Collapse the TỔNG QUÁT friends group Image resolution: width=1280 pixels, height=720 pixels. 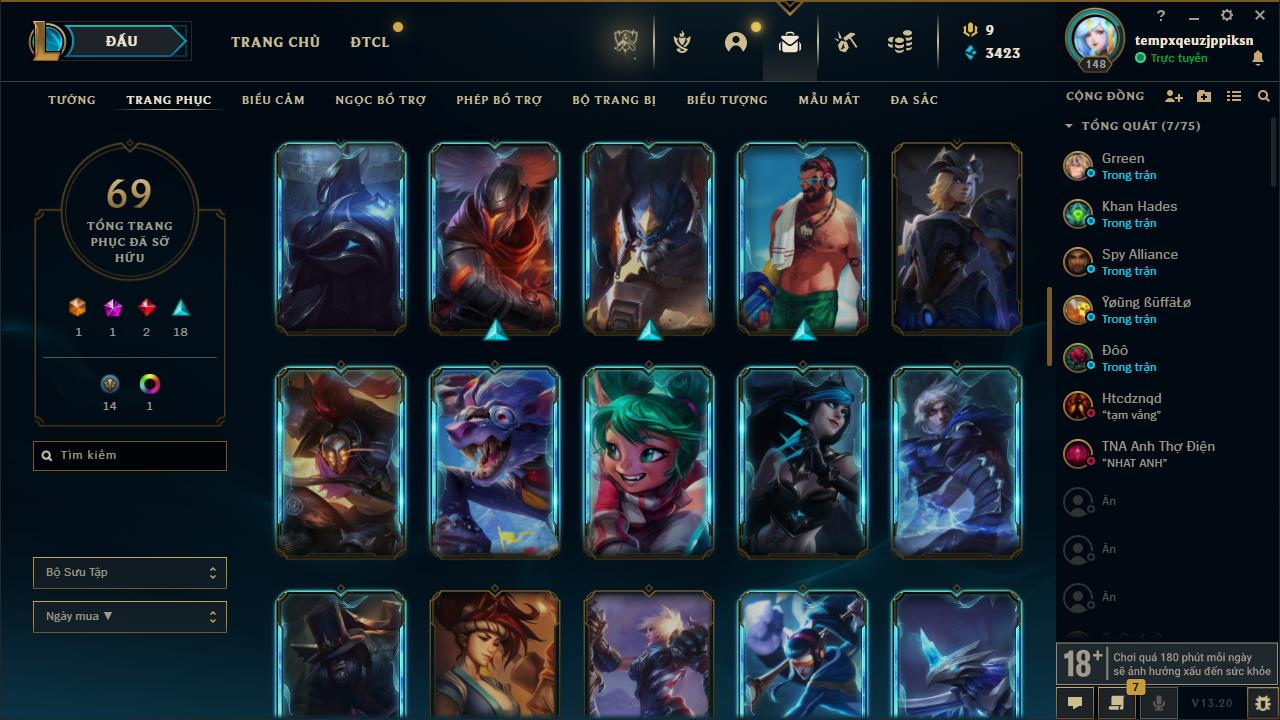(x=1069, y=126)
